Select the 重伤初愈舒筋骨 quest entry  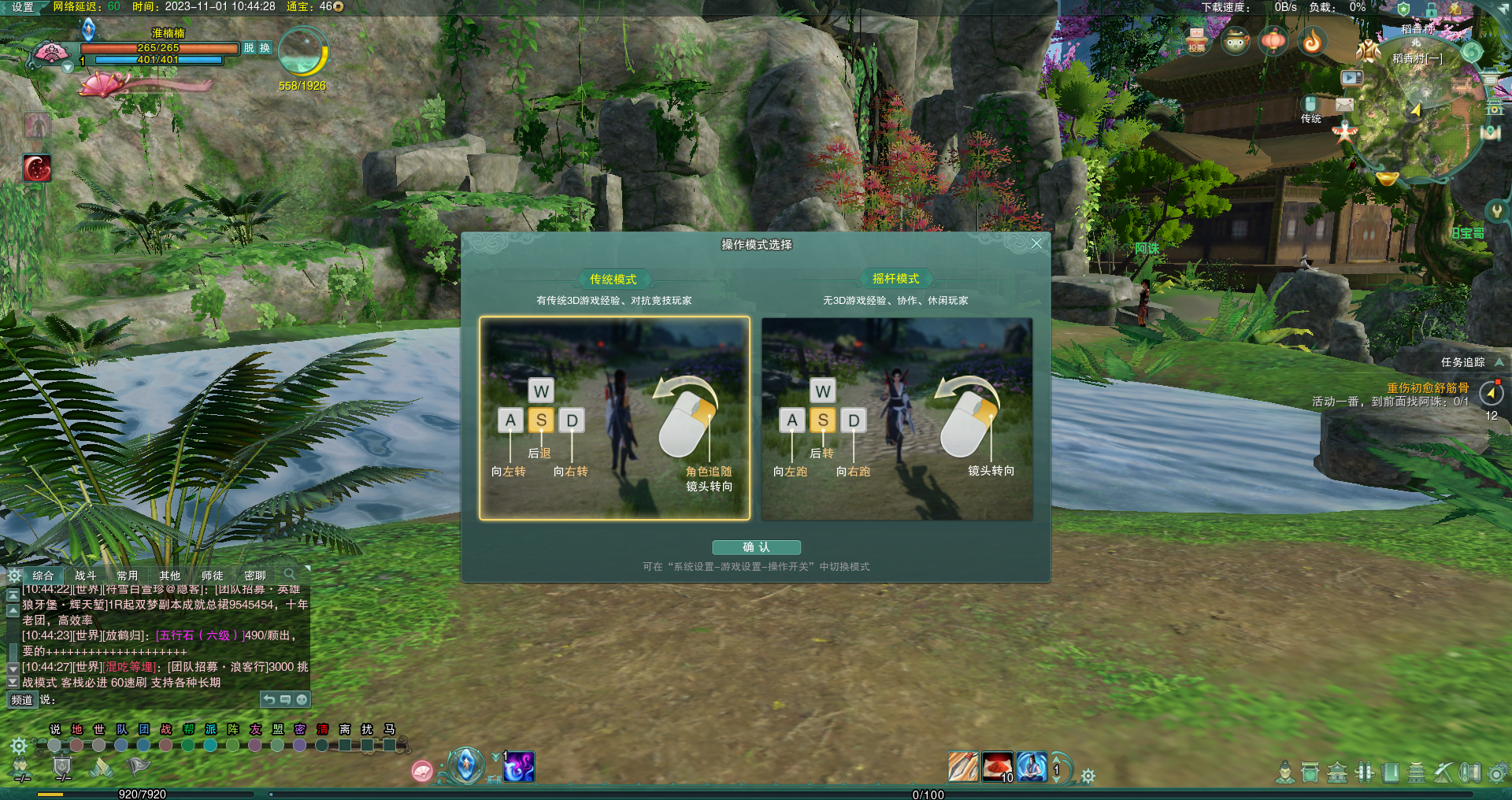click(x=1427, y=387)
